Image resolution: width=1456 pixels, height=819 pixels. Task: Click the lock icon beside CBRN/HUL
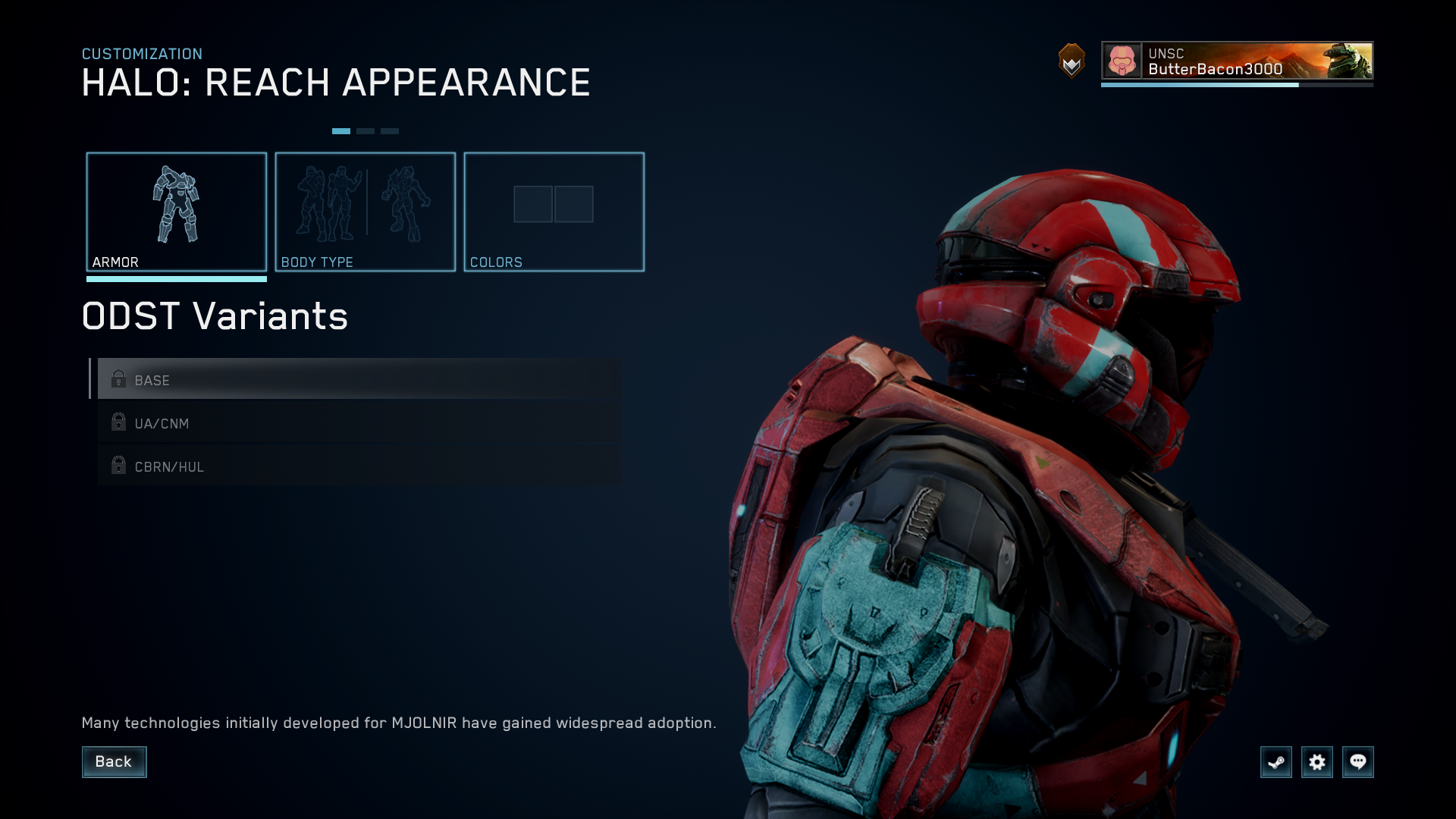[x=119, y=466]
